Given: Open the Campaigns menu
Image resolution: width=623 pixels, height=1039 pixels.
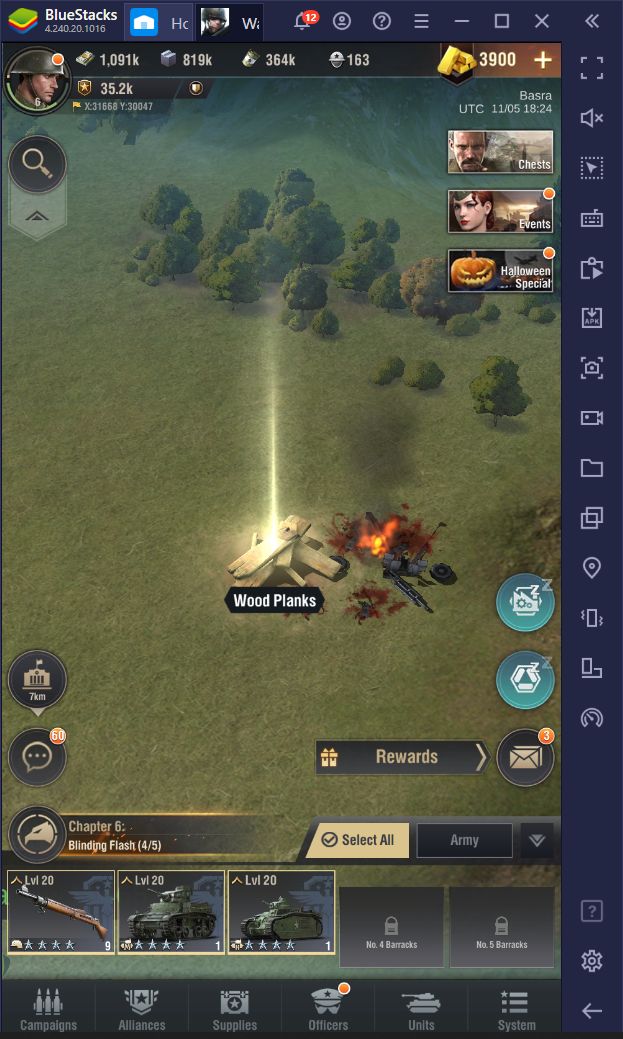Looking at the screenshot, I should (48, 1008).
